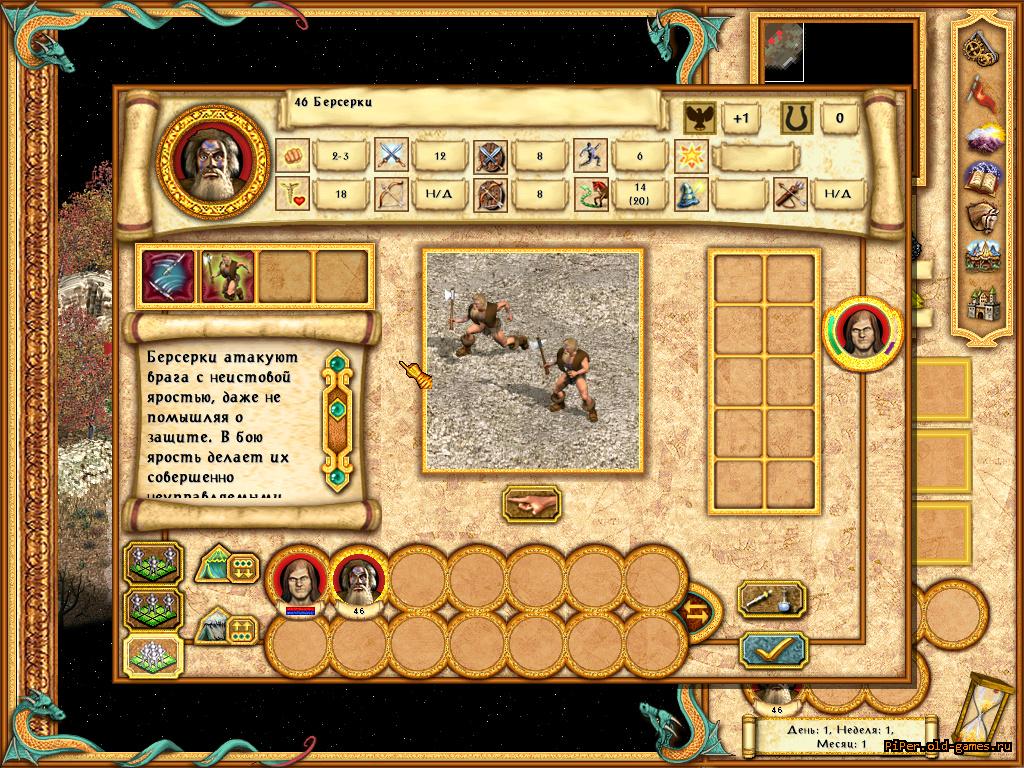Click the swap armies arrows button
Screen dimensions: 1024x768
696,611
